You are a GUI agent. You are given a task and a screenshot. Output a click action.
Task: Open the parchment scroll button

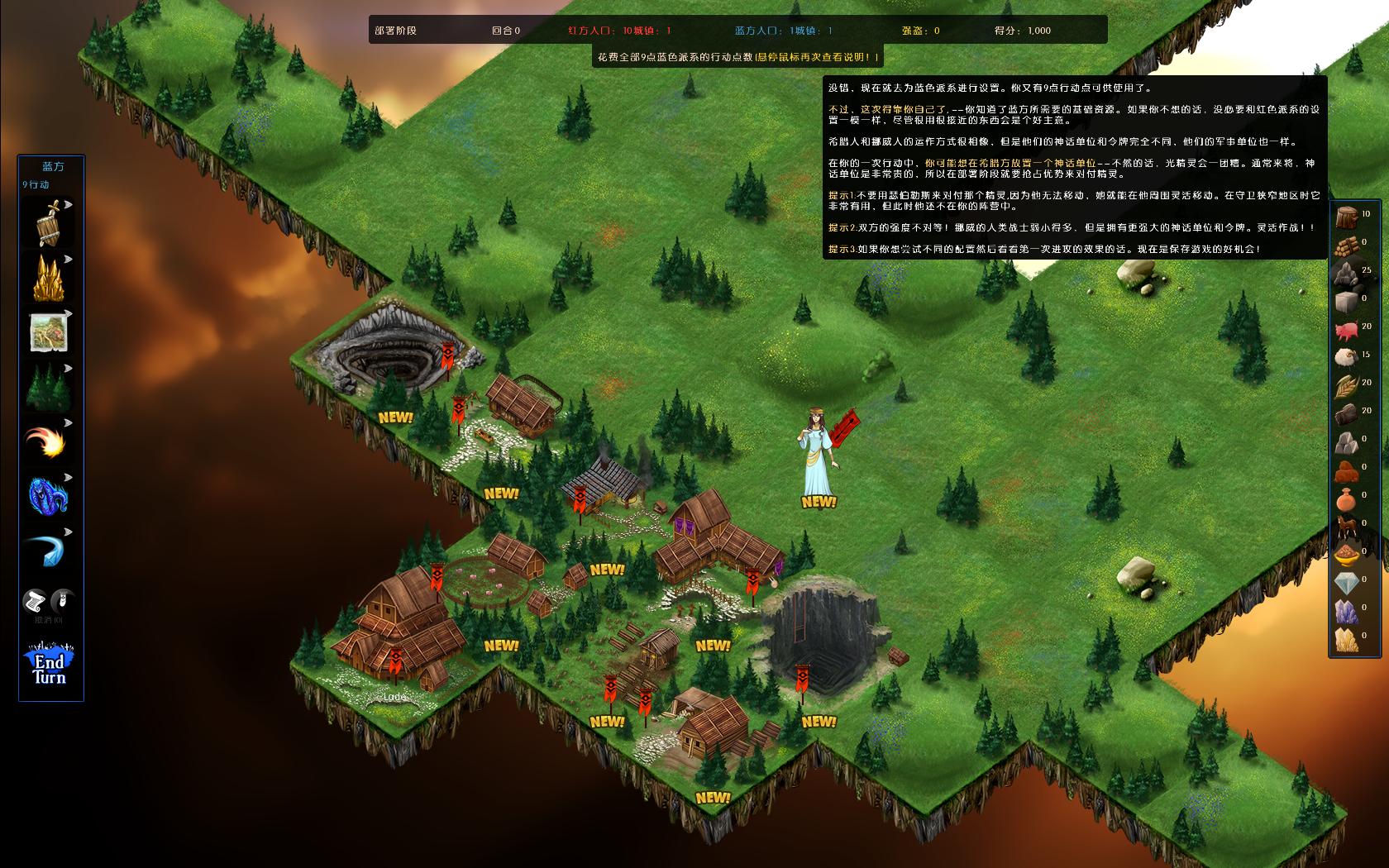[x=36, y=601]
